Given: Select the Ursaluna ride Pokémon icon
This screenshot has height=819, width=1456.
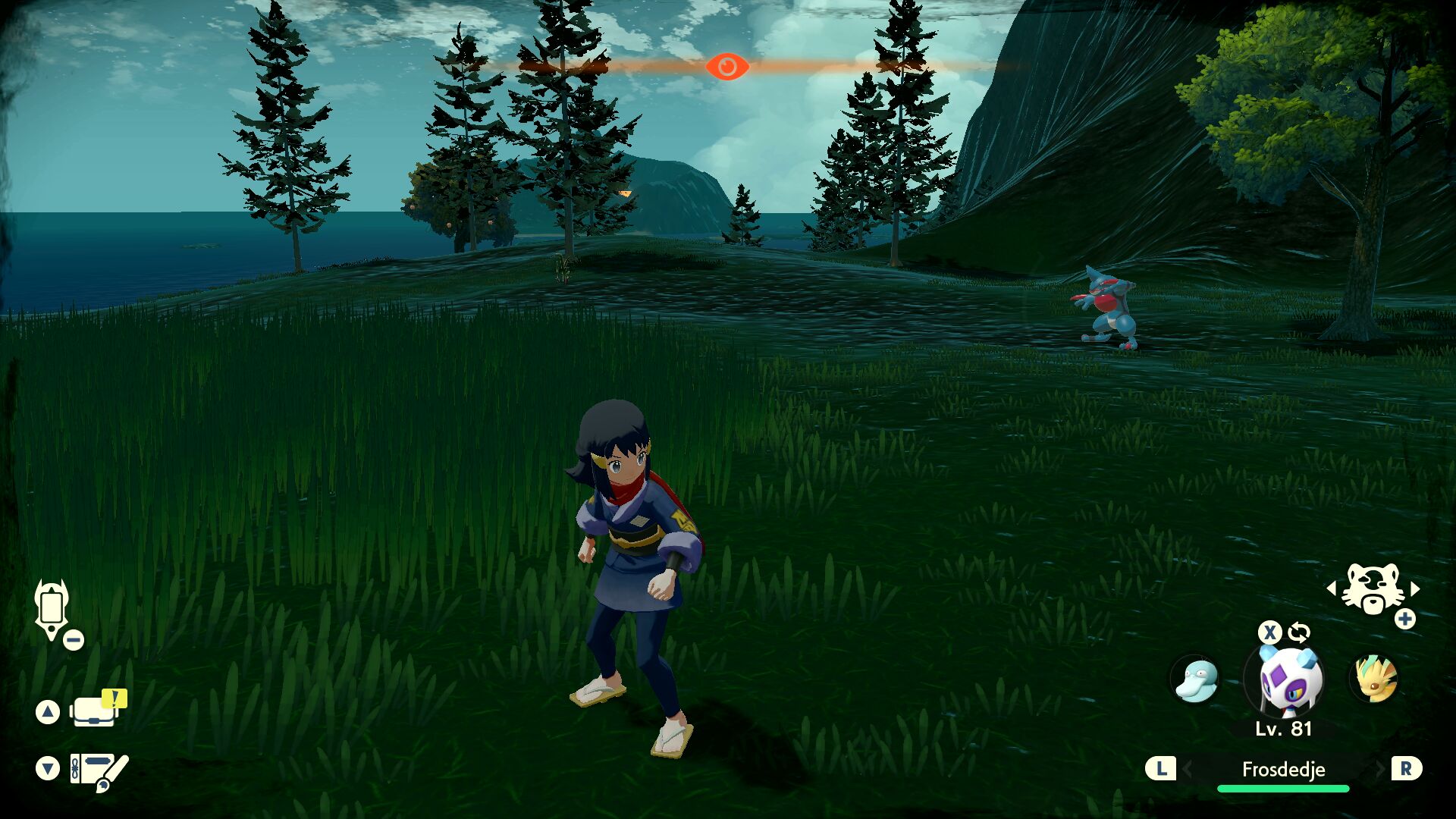Looking at the screenshot, I should 1373,588.
